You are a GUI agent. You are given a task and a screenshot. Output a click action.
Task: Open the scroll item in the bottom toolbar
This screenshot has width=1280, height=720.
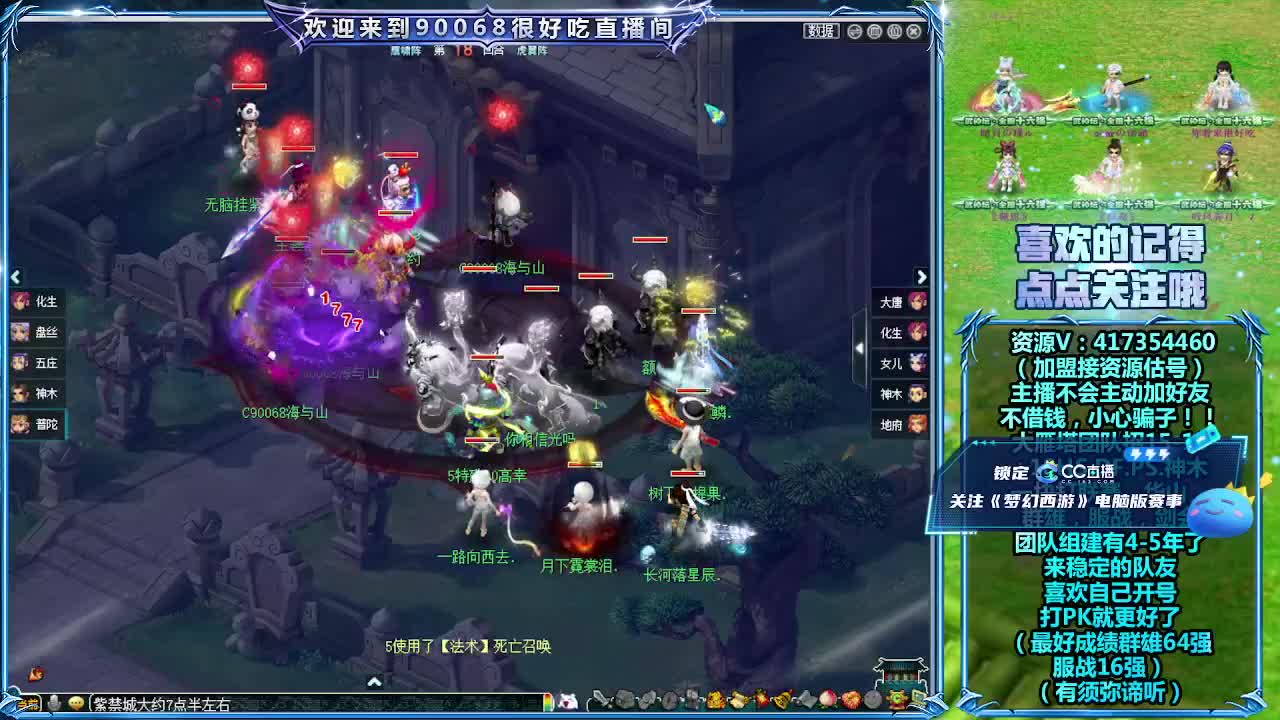coord(739,700)
